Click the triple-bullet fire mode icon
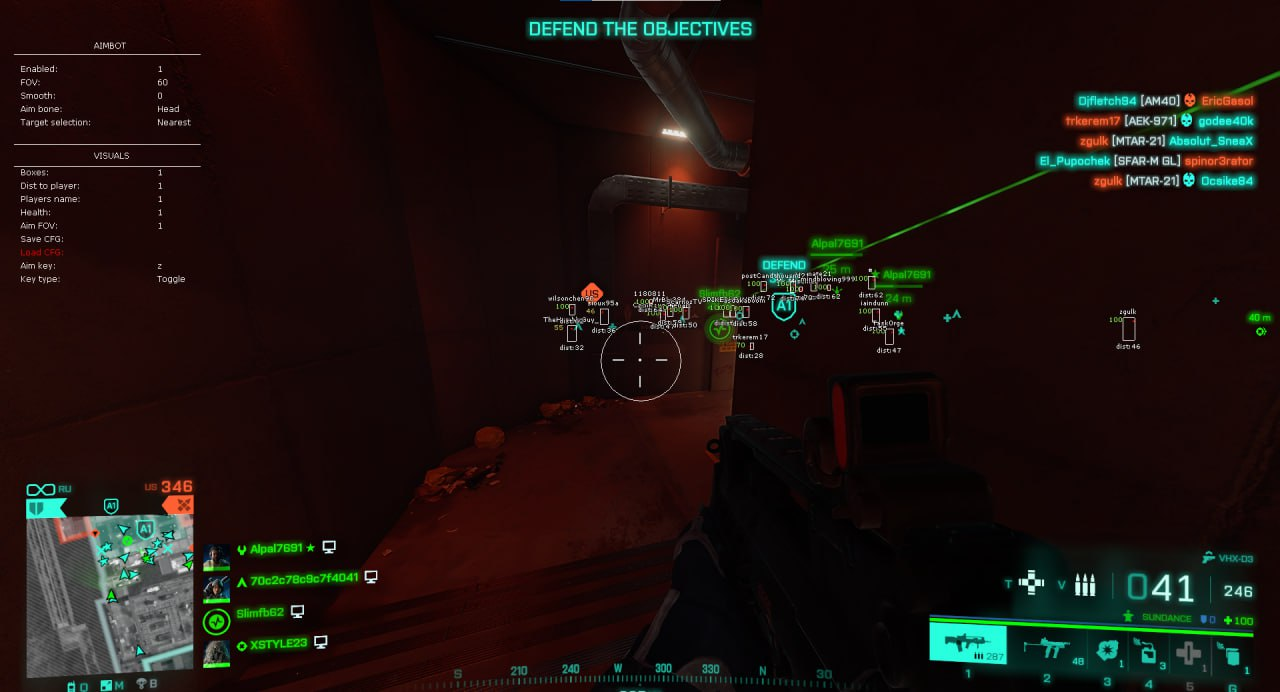Image resolution: width=1280 pixels, height=692 pixels. pyautogui.click(x=1084, y=586)
